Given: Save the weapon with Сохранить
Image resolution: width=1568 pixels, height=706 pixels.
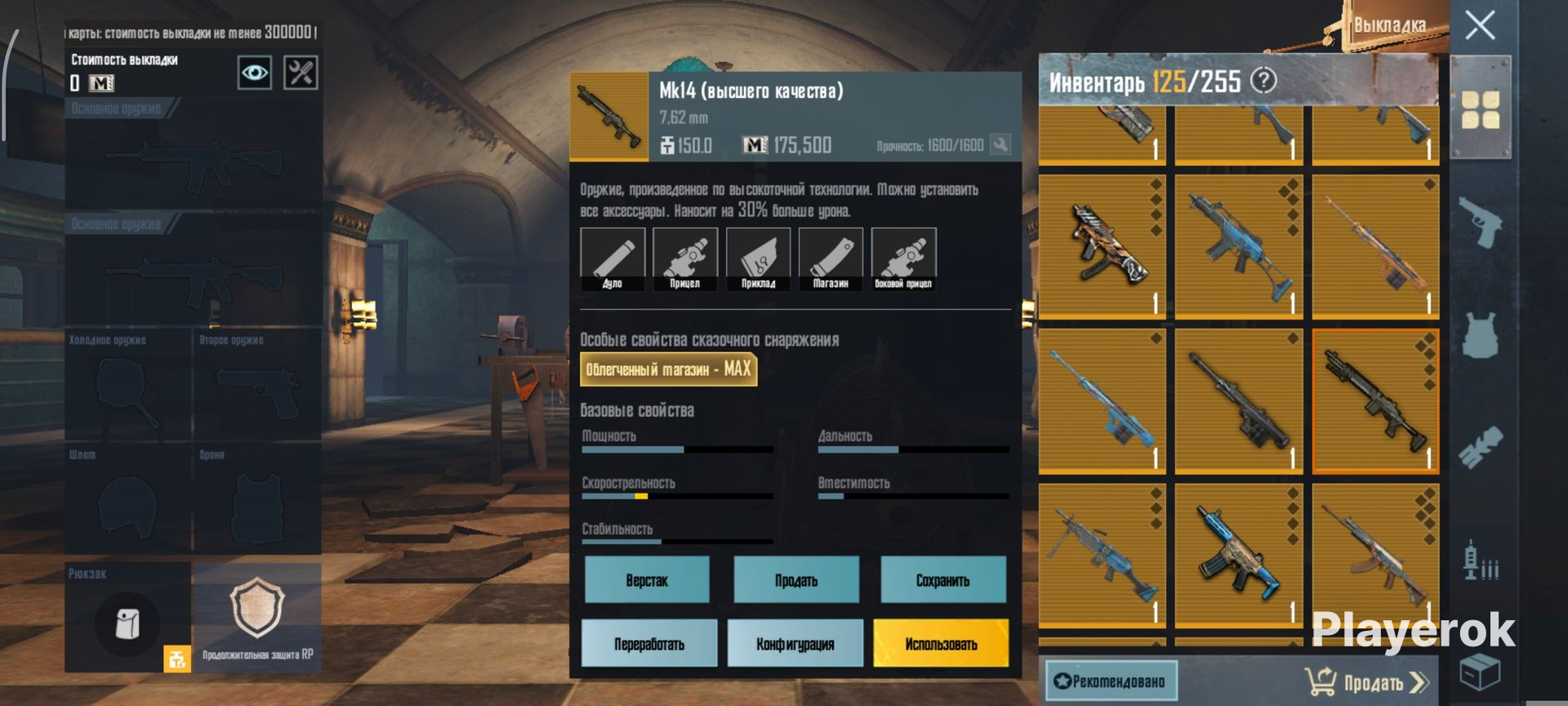Looking at the screenshot, I should [943, 580].
